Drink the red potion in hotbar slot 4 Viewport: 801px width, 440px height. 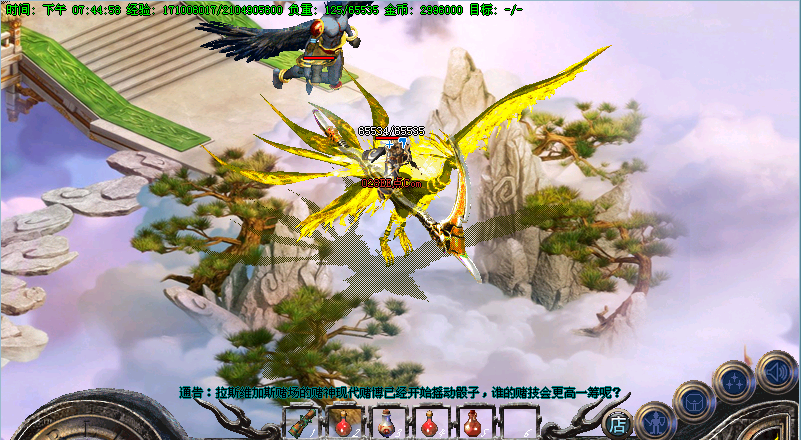tap(429, 422)
